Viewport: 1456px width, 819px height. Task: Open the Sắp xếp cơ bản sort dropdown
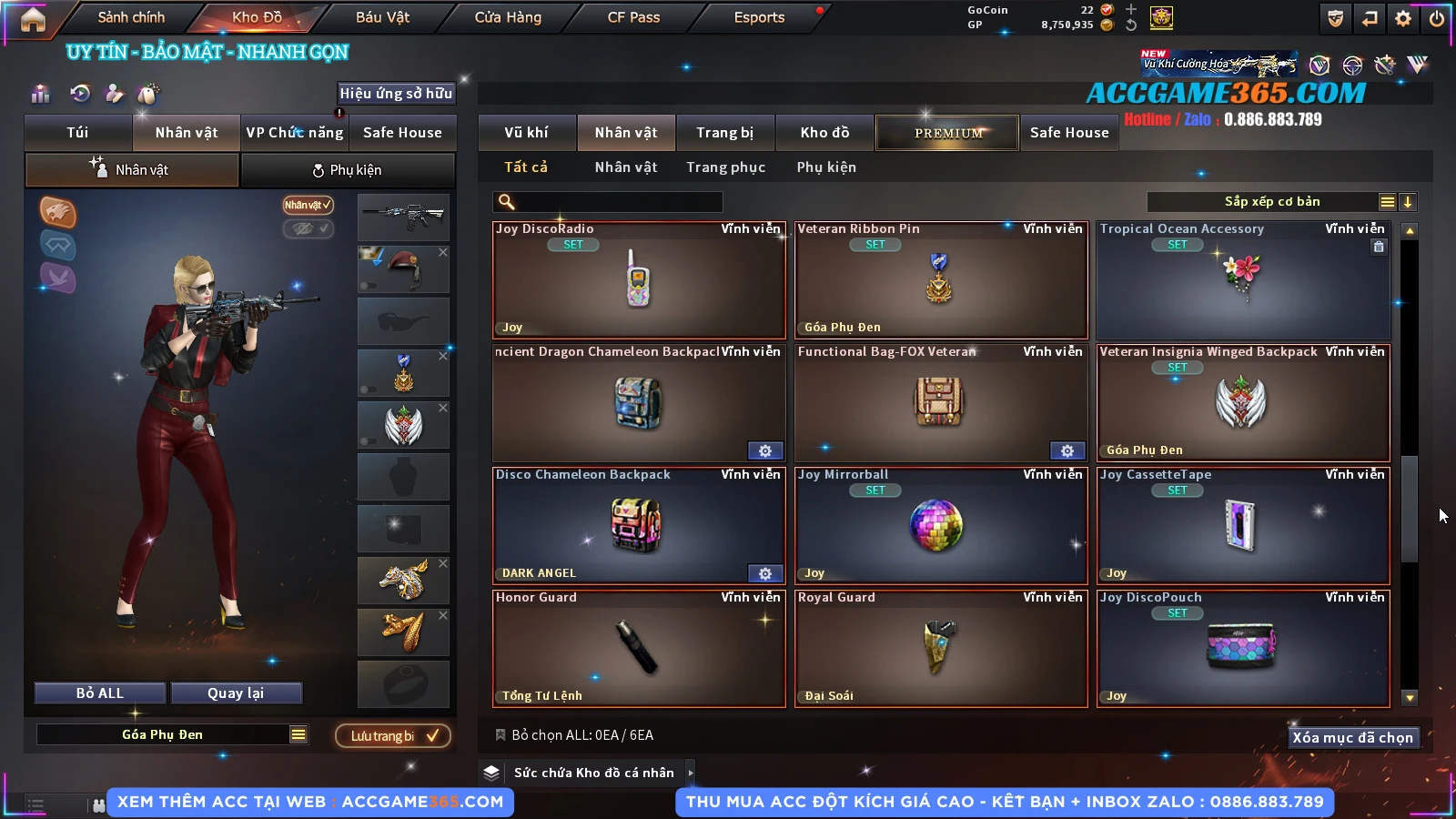1271,202
